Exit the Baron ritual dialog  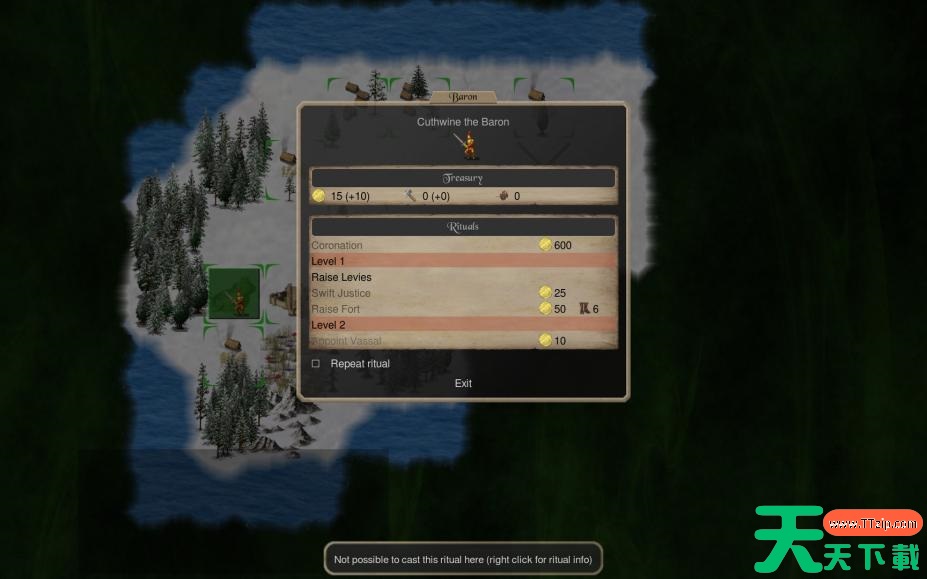click(463, 383)
